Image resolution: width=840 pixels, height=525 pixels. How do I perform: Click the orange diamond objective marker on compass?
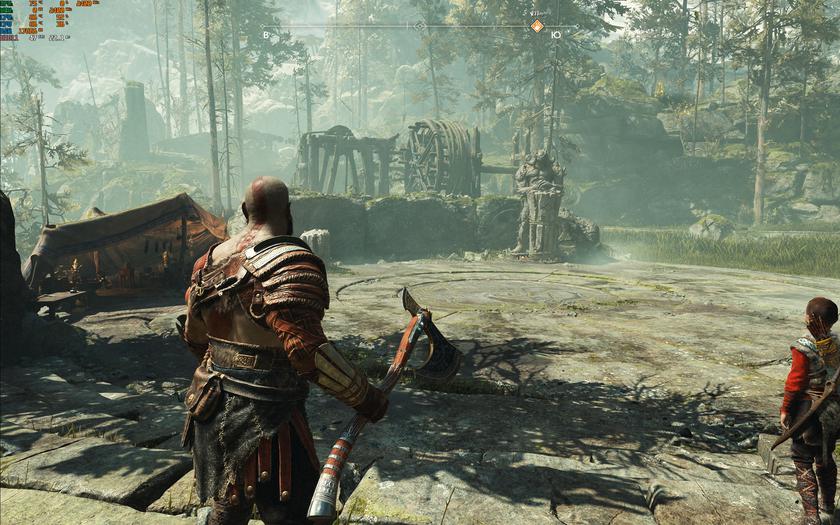click(537, 26)
